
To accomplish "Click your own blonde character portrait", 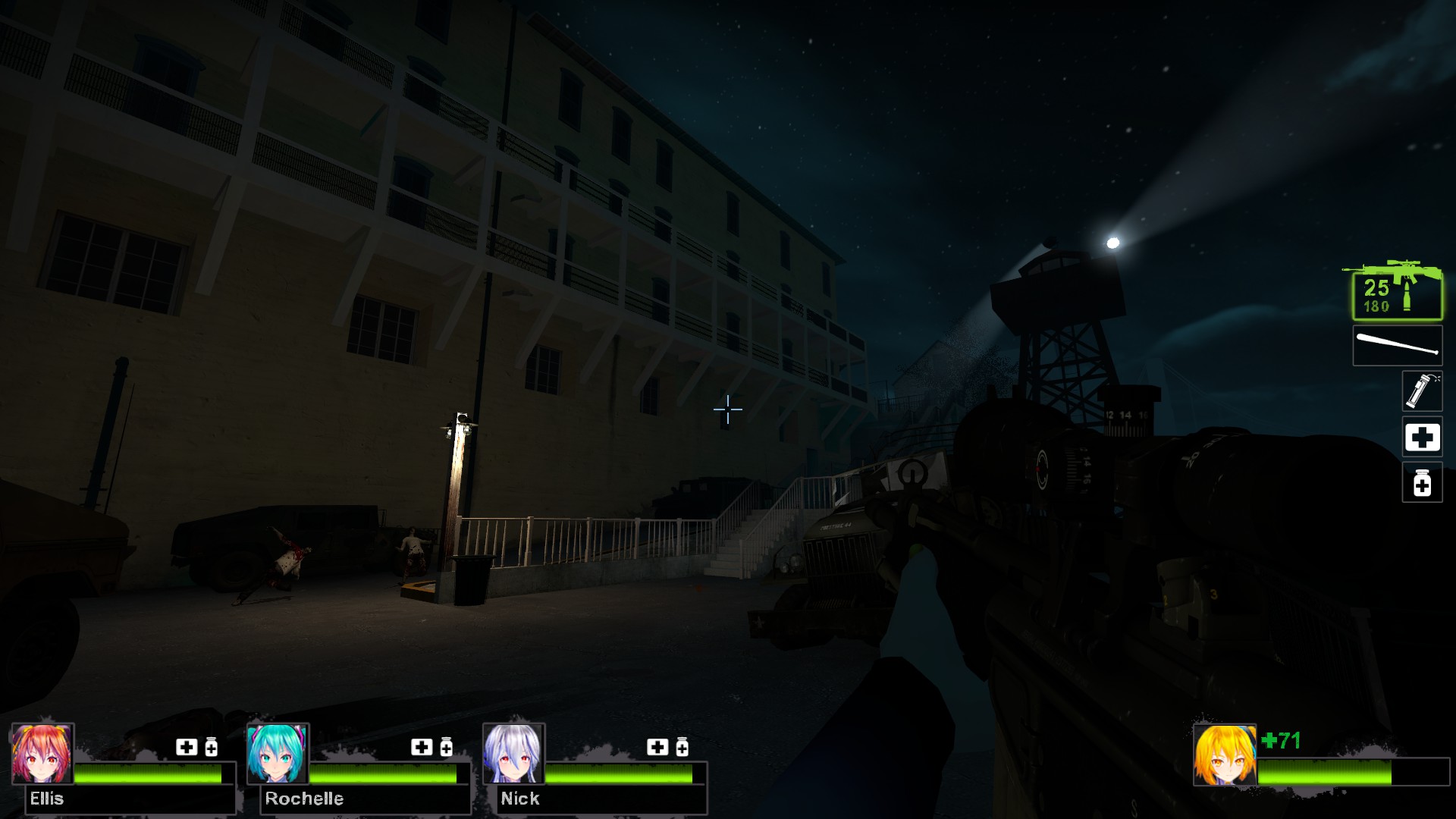I will 1224,755.
